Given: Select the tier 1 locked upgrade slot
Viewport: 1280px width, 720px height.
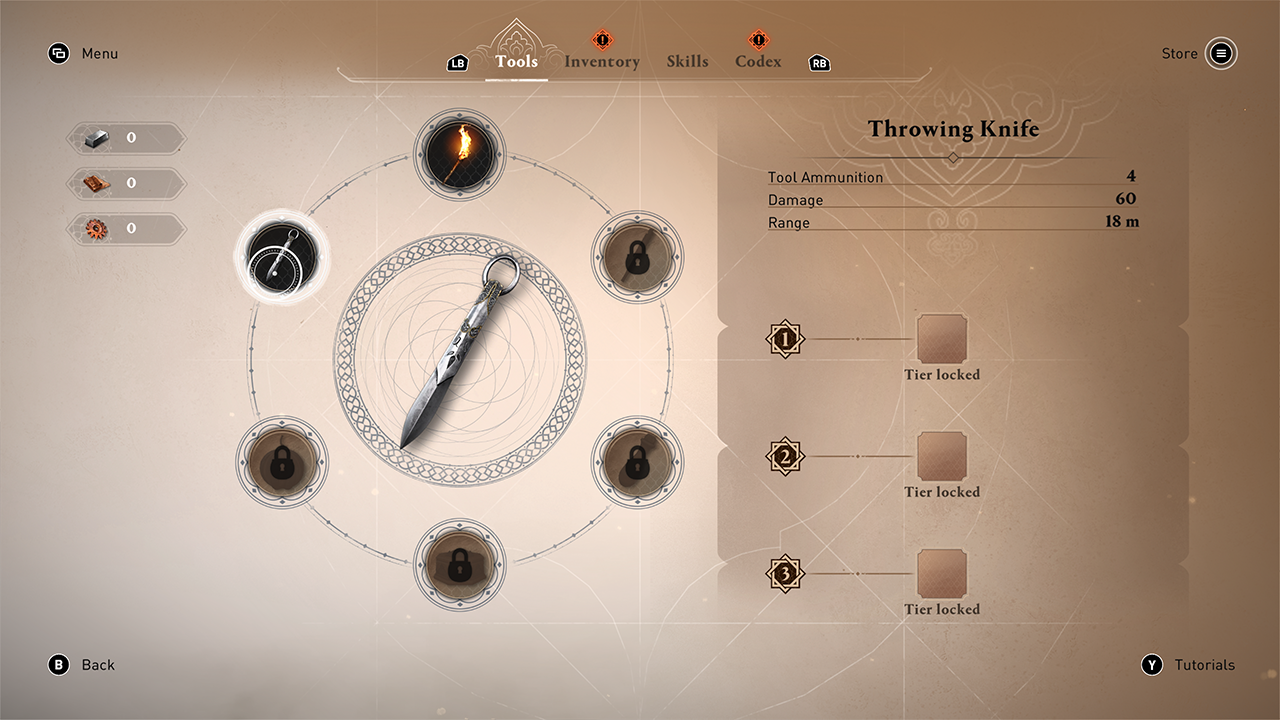Looking at the screenshot, I should 942,339.
